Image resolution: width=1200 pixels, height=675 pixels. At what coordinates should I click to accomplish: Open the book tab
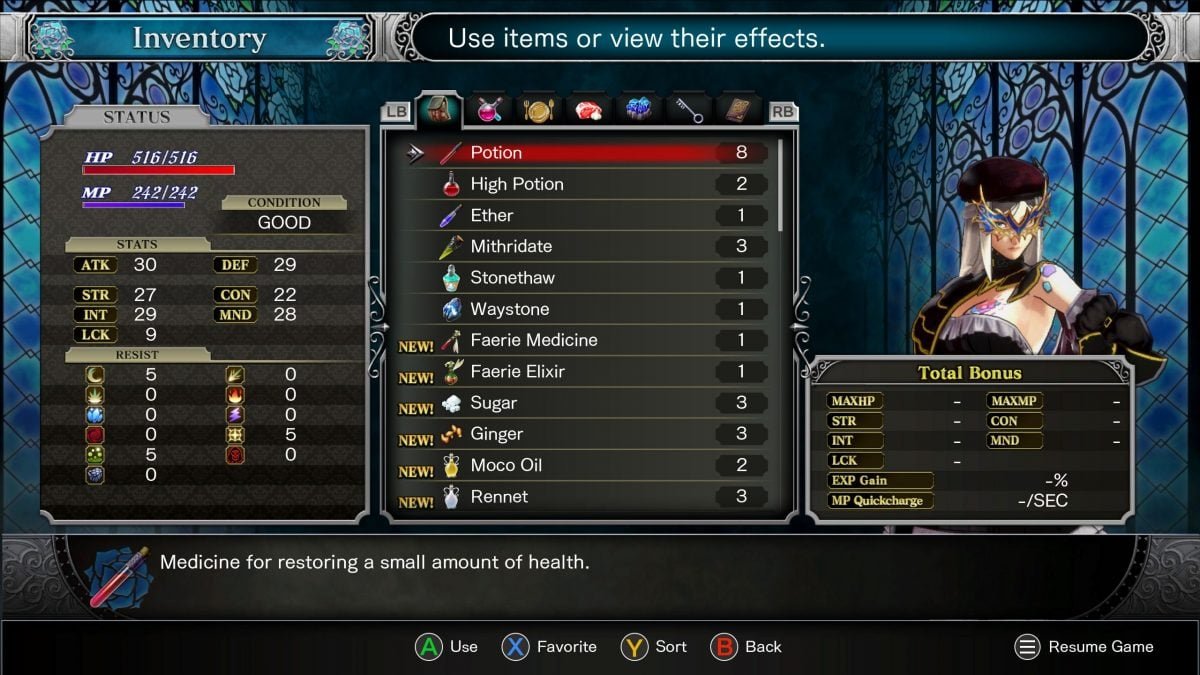(x=738, y=110)
